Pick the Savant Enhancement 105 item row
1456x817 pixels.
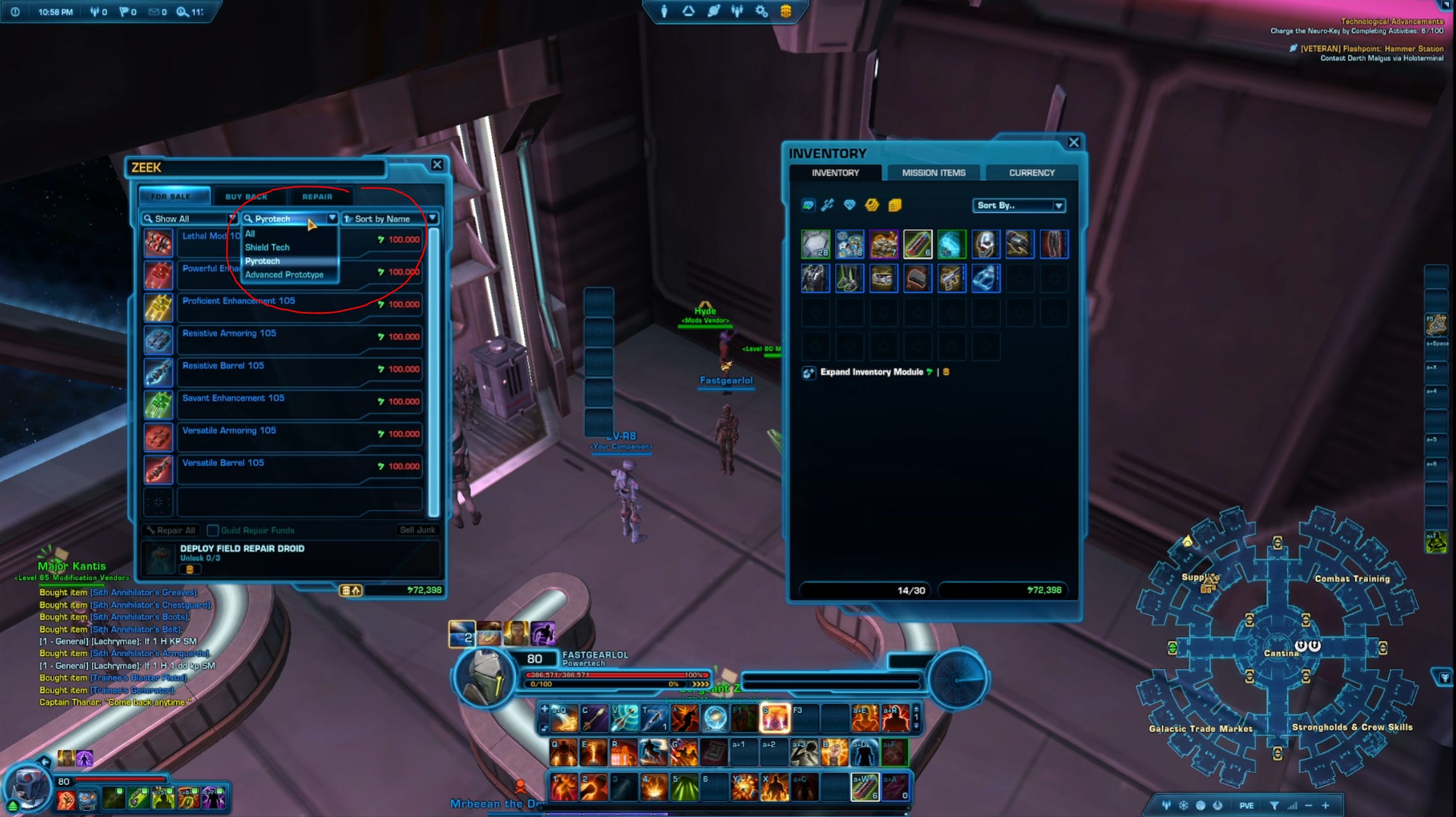point(234,398)
